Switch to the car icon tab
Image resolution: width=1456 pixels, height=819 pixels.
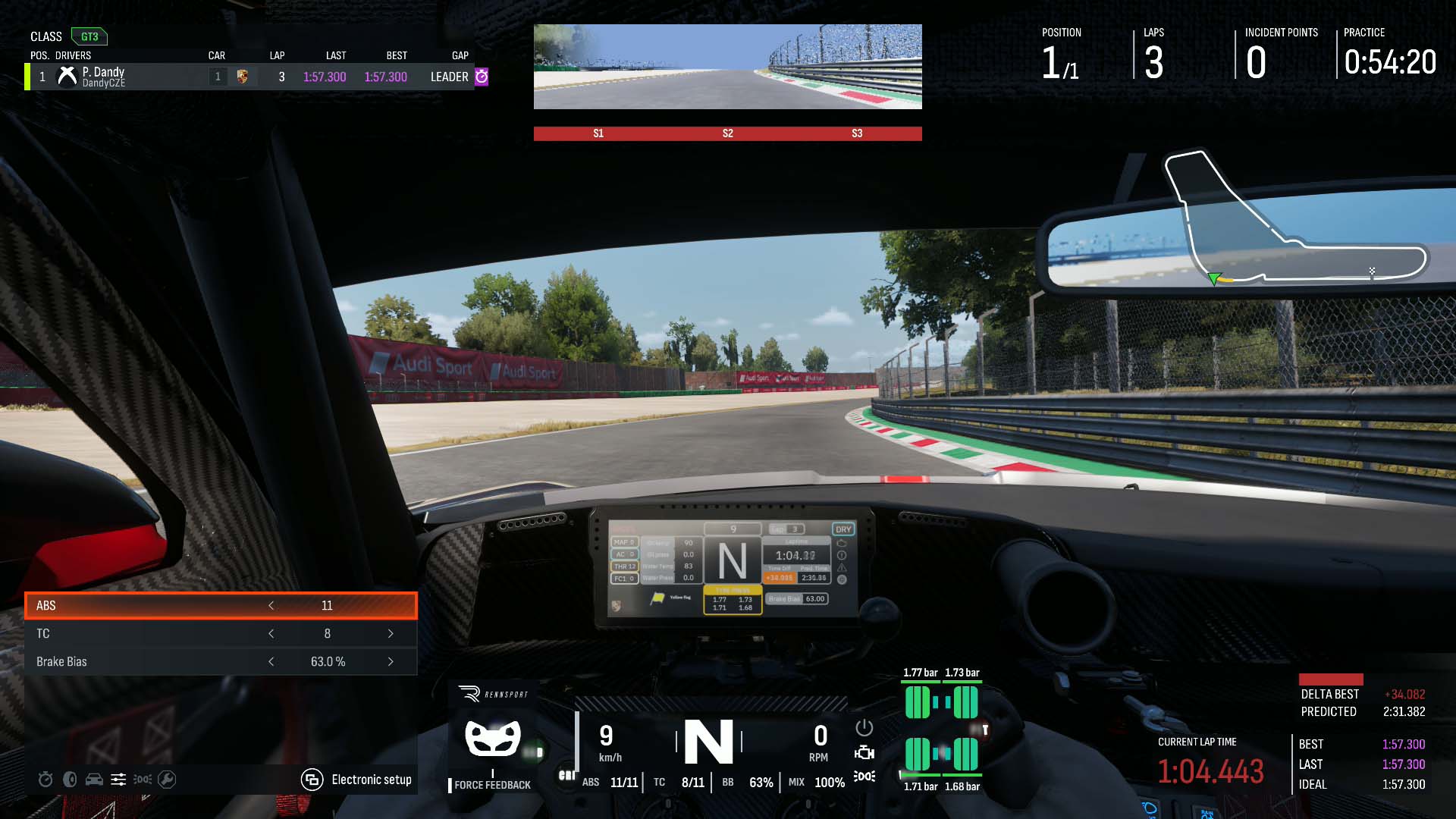pyautogui.click(x=94, y=780)
